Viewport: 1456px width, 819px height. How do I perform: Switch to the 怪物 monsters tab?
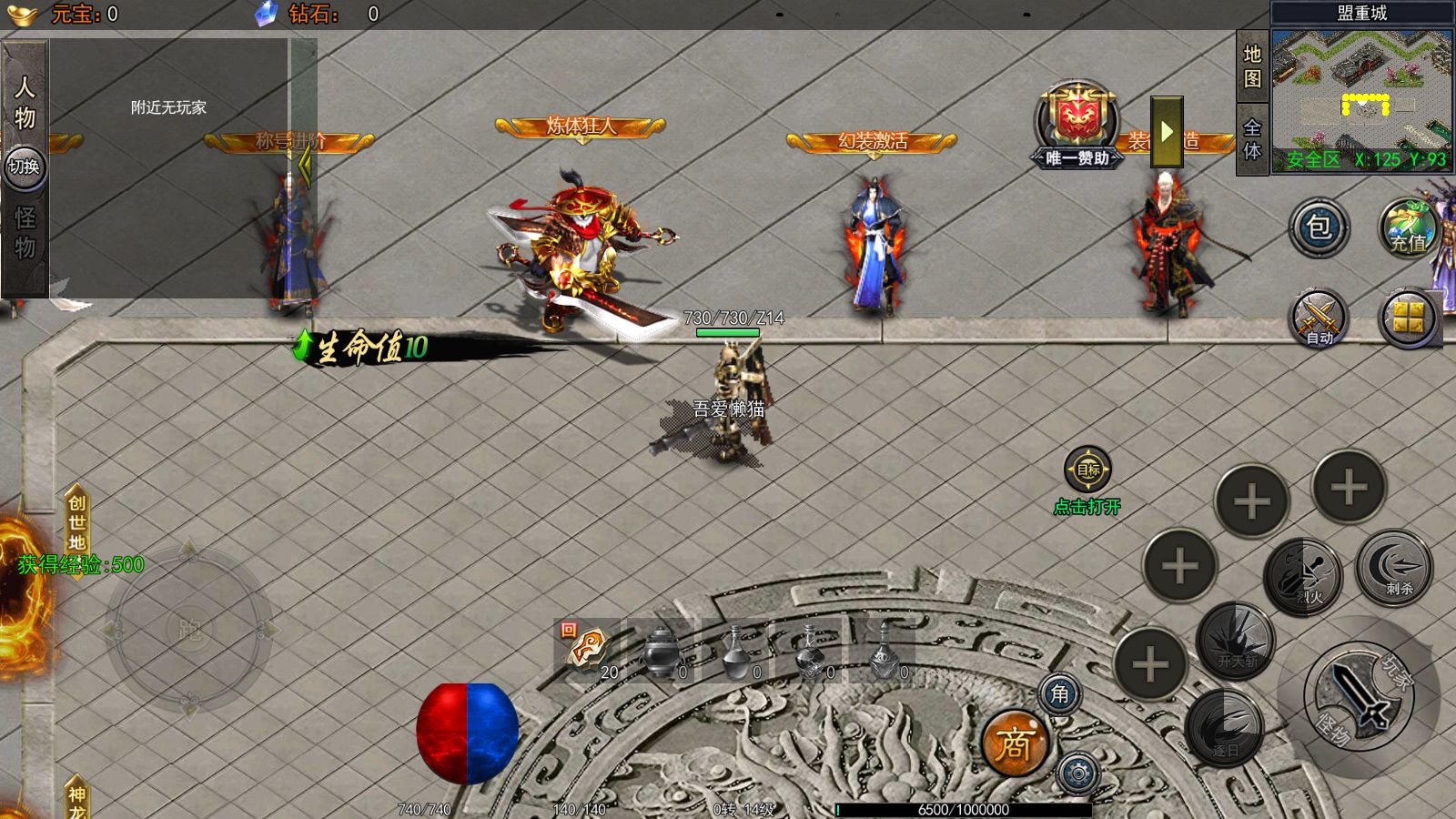pos(25,233)
